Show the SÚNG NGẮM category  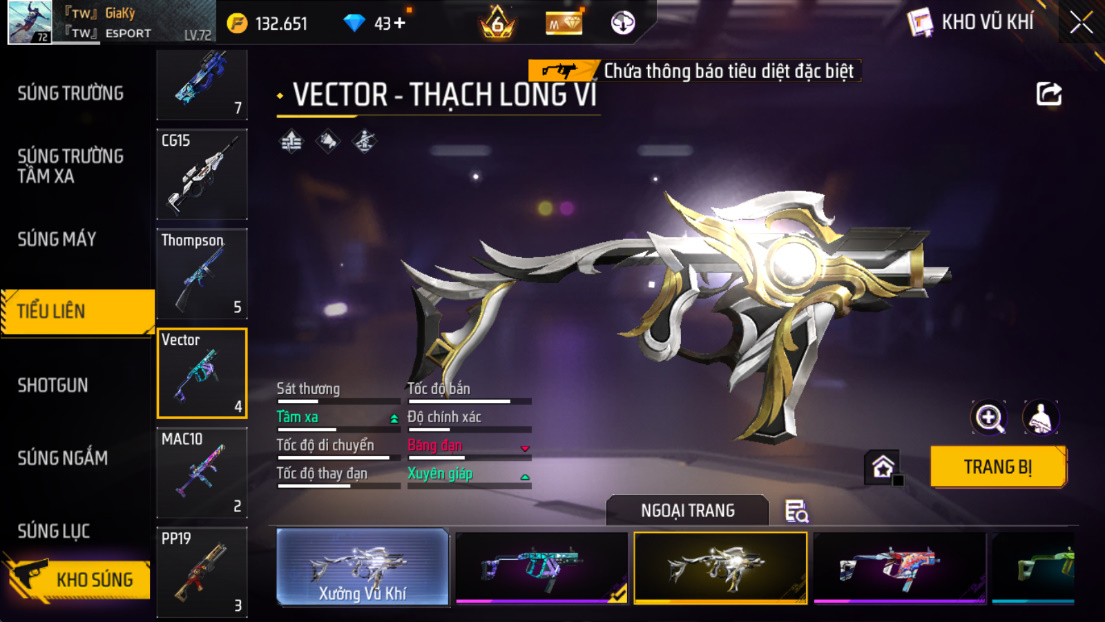click(62, 458)
